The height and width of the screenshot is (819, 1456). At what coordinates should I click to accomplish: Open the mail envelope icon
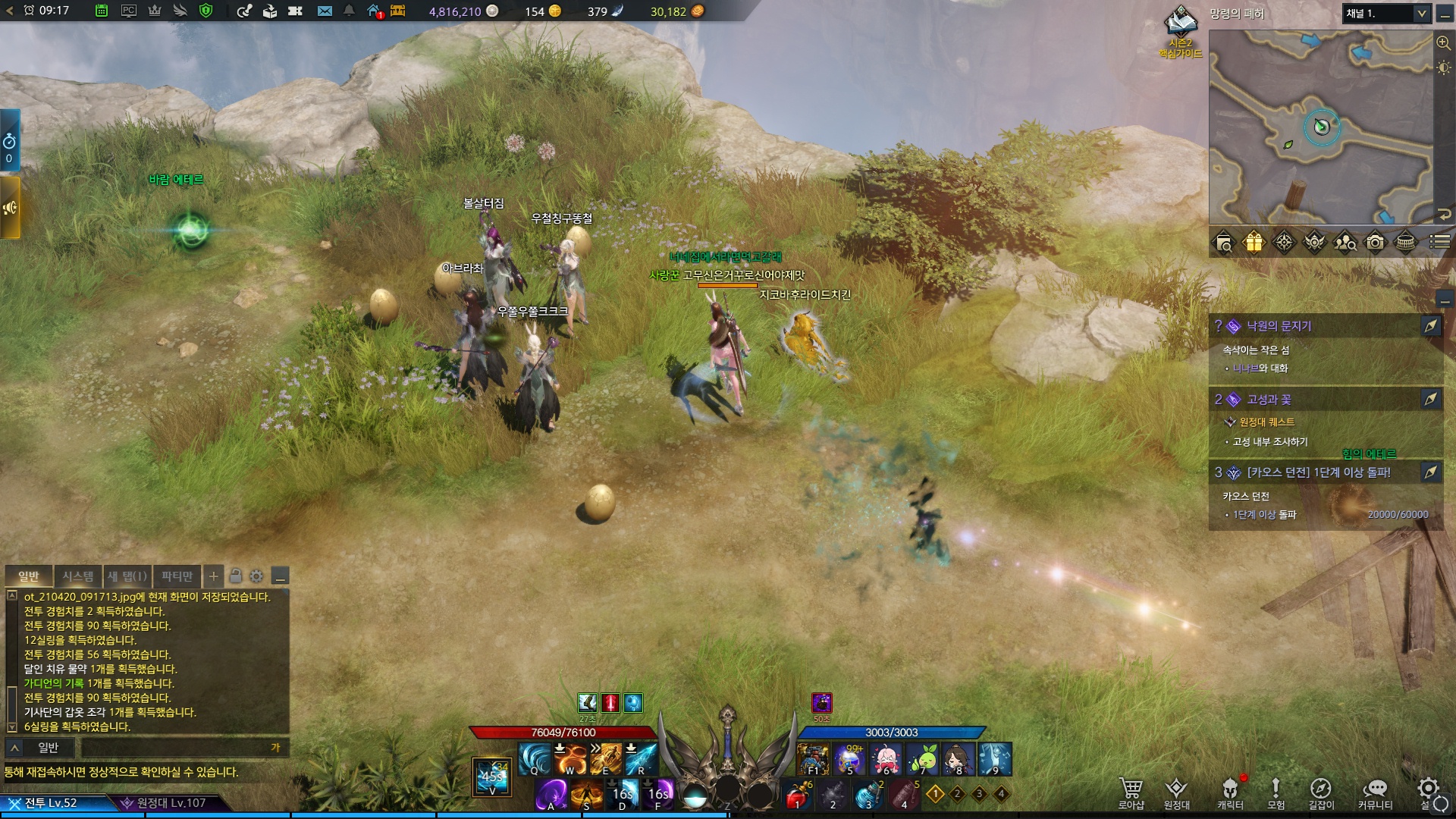pyautogui.click(x=325, y=11)
